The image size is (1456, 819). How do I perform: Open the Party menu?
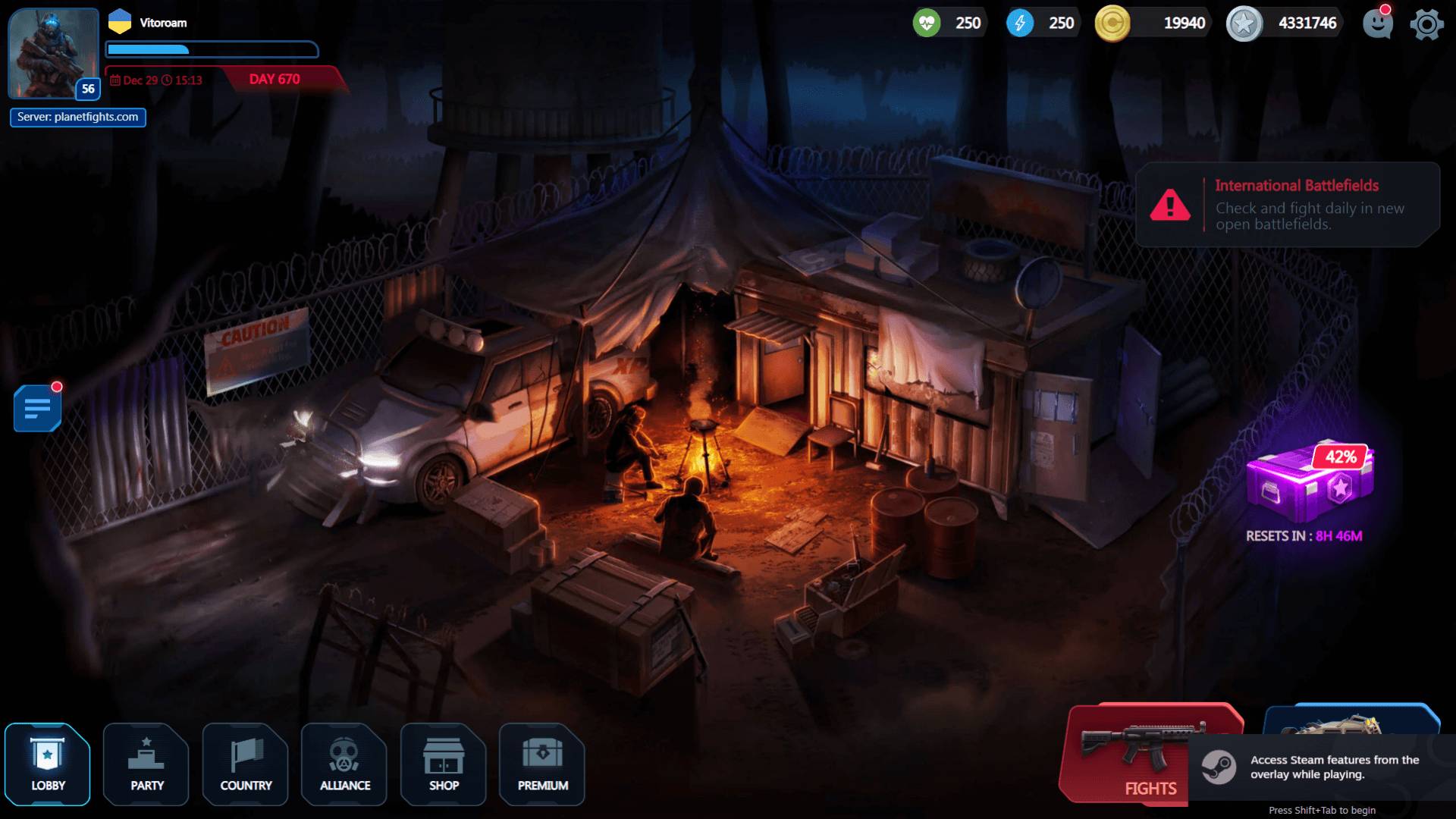146,764
